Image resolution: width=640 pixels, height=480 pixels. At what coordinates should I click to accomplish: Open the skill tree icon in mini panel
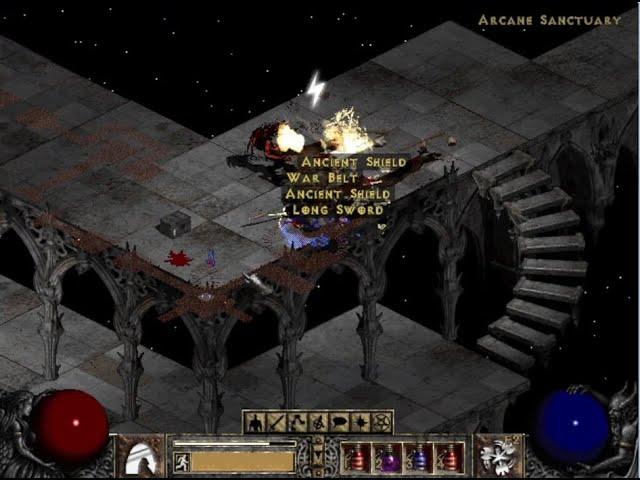click(297, 422)
